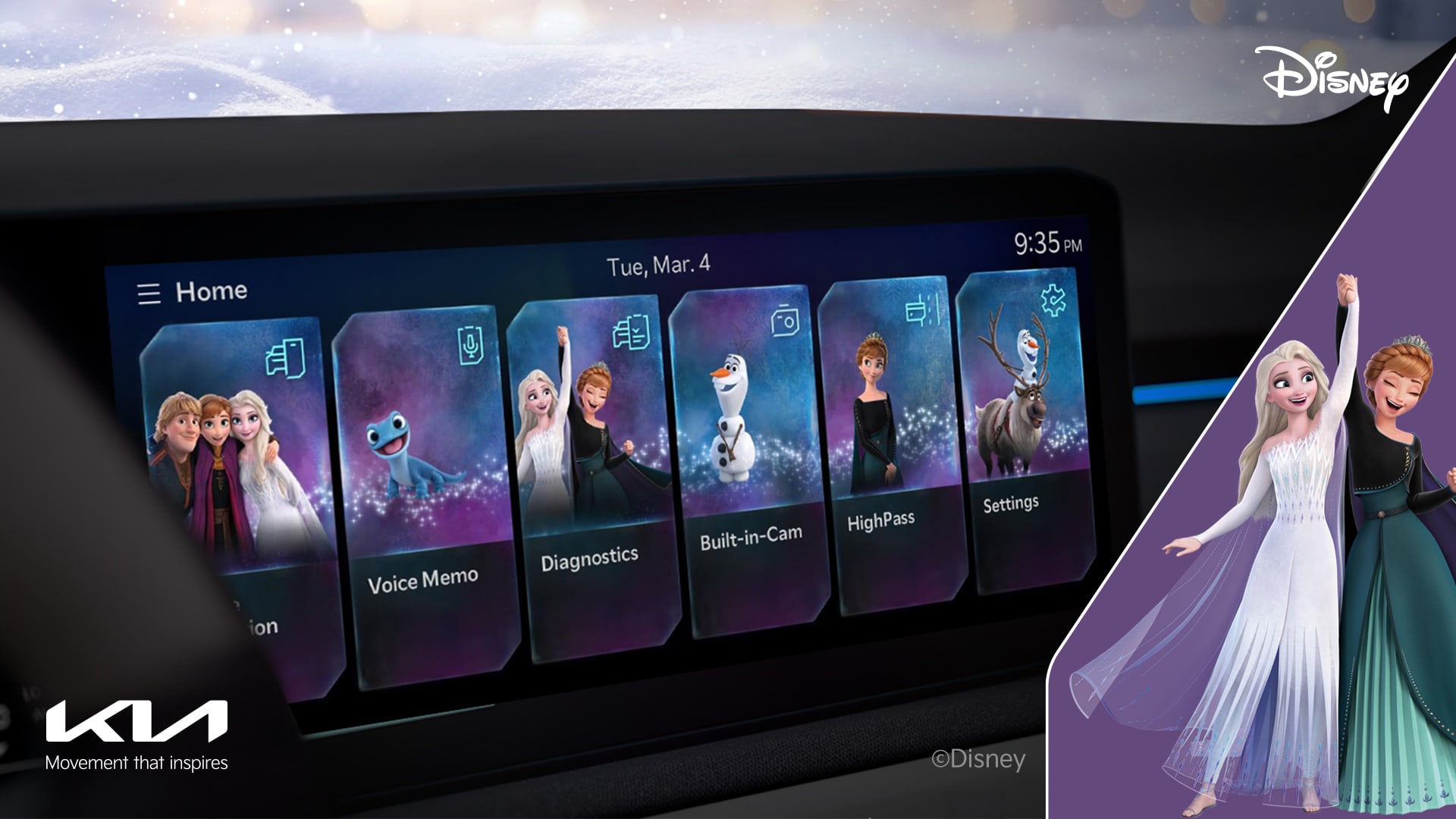Click the Kia logo in the corner
1456x819 pixels.
pos(137,719)
